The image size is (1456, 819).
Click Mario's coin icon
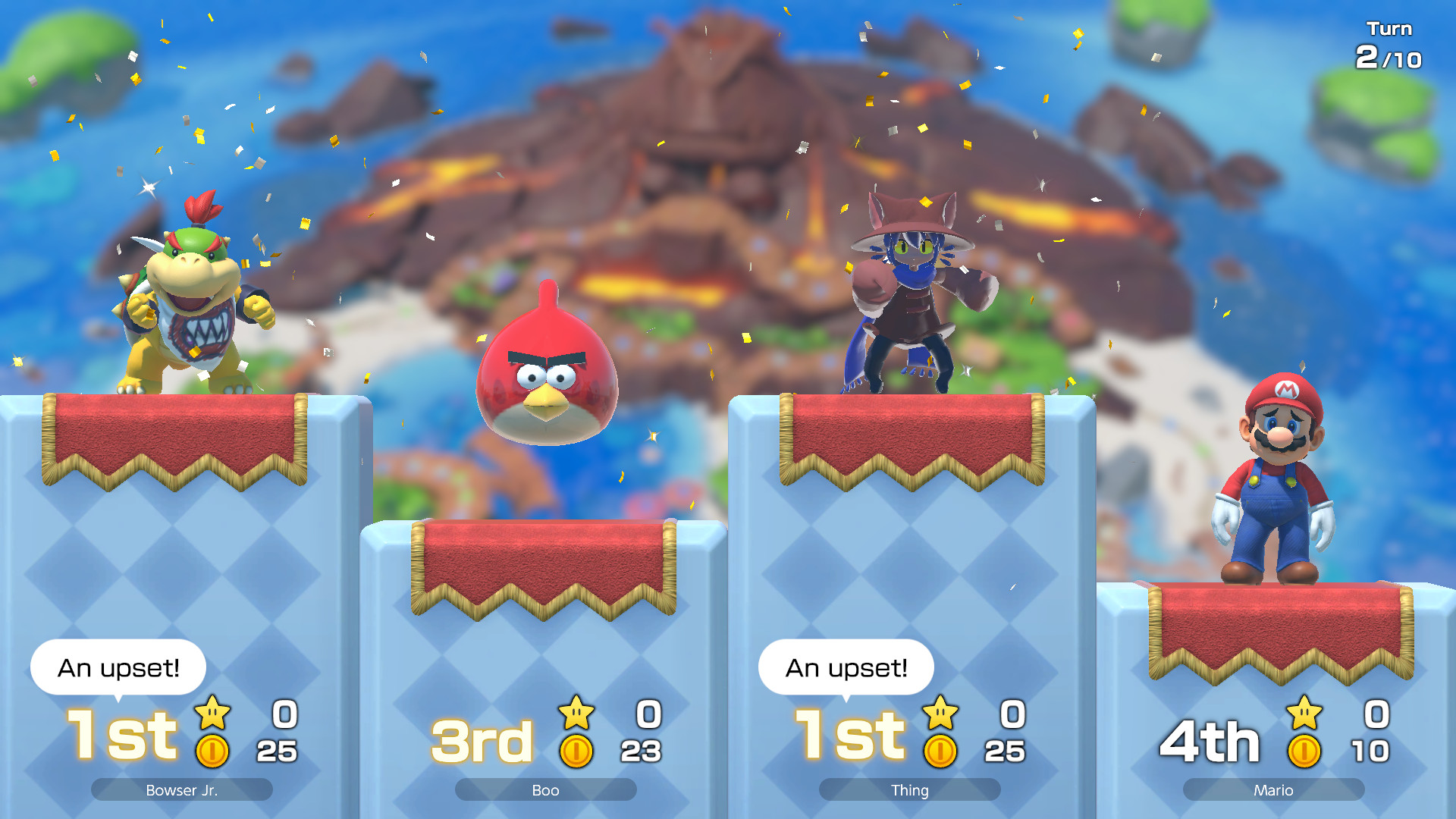1304,751
